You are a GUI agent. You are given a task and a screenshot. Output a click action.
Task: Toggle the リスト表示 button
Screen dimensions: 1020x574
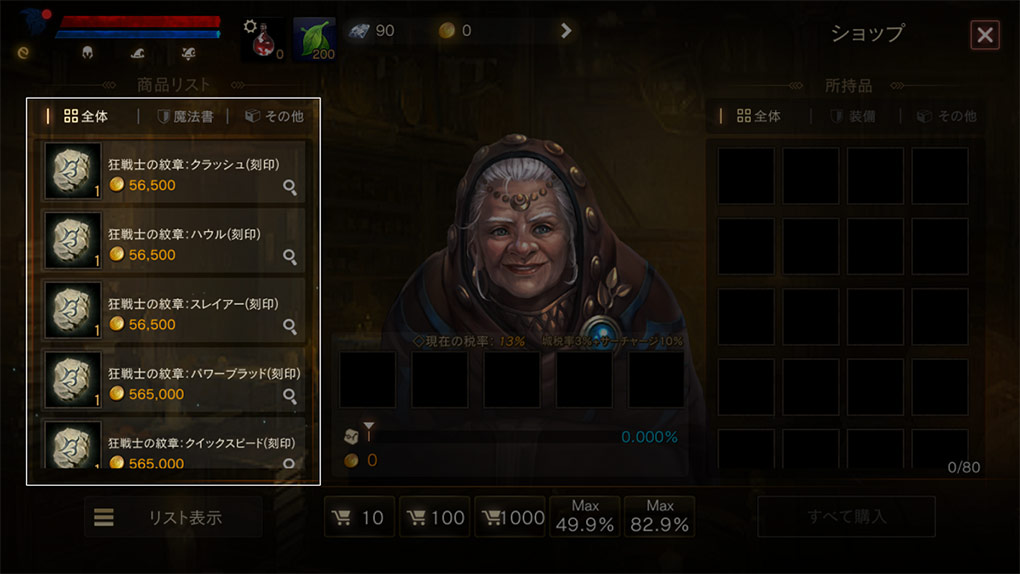point(173,517)
